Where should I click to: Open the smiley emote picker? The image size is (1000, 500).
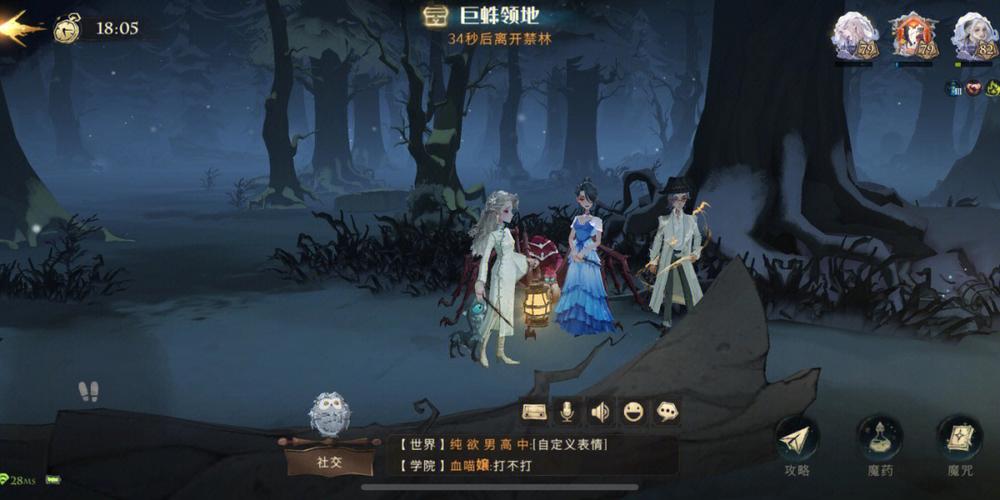point(632,411)
